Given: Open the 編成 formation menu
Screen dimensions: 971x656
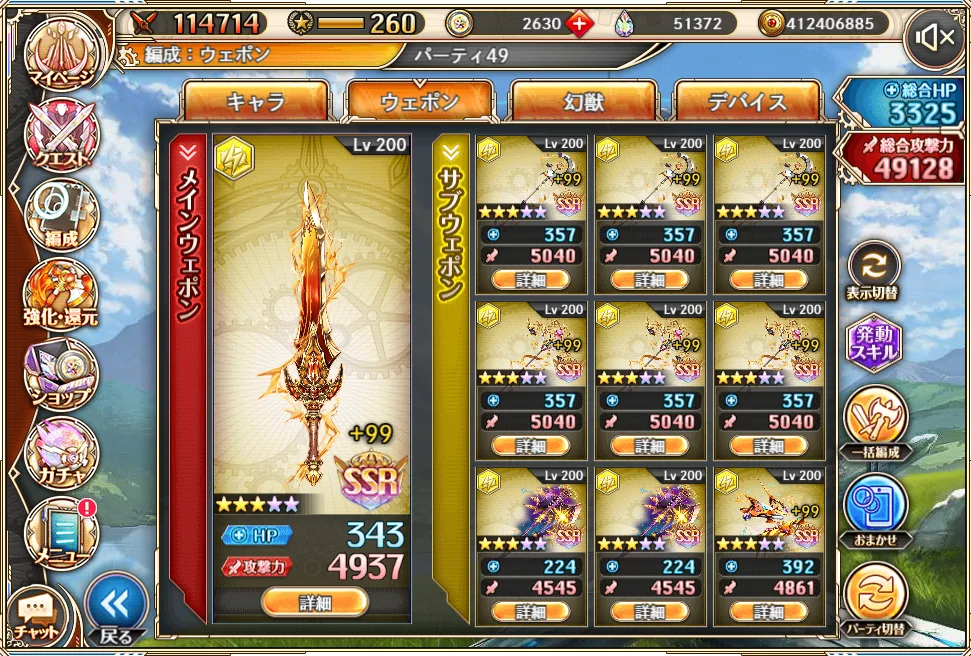Looking at the screenshot, I should click(x=61, y=213).
